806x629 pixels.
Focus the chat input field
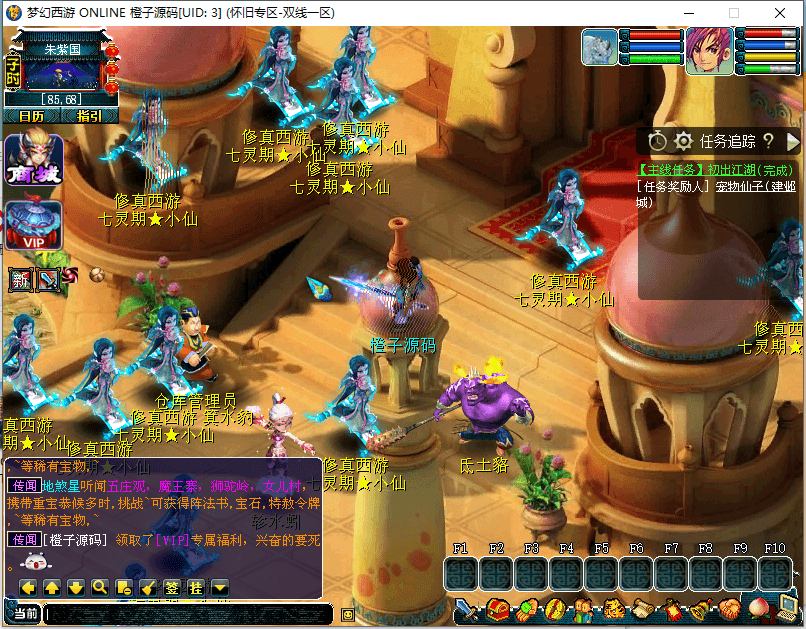(x=190, y=614)
